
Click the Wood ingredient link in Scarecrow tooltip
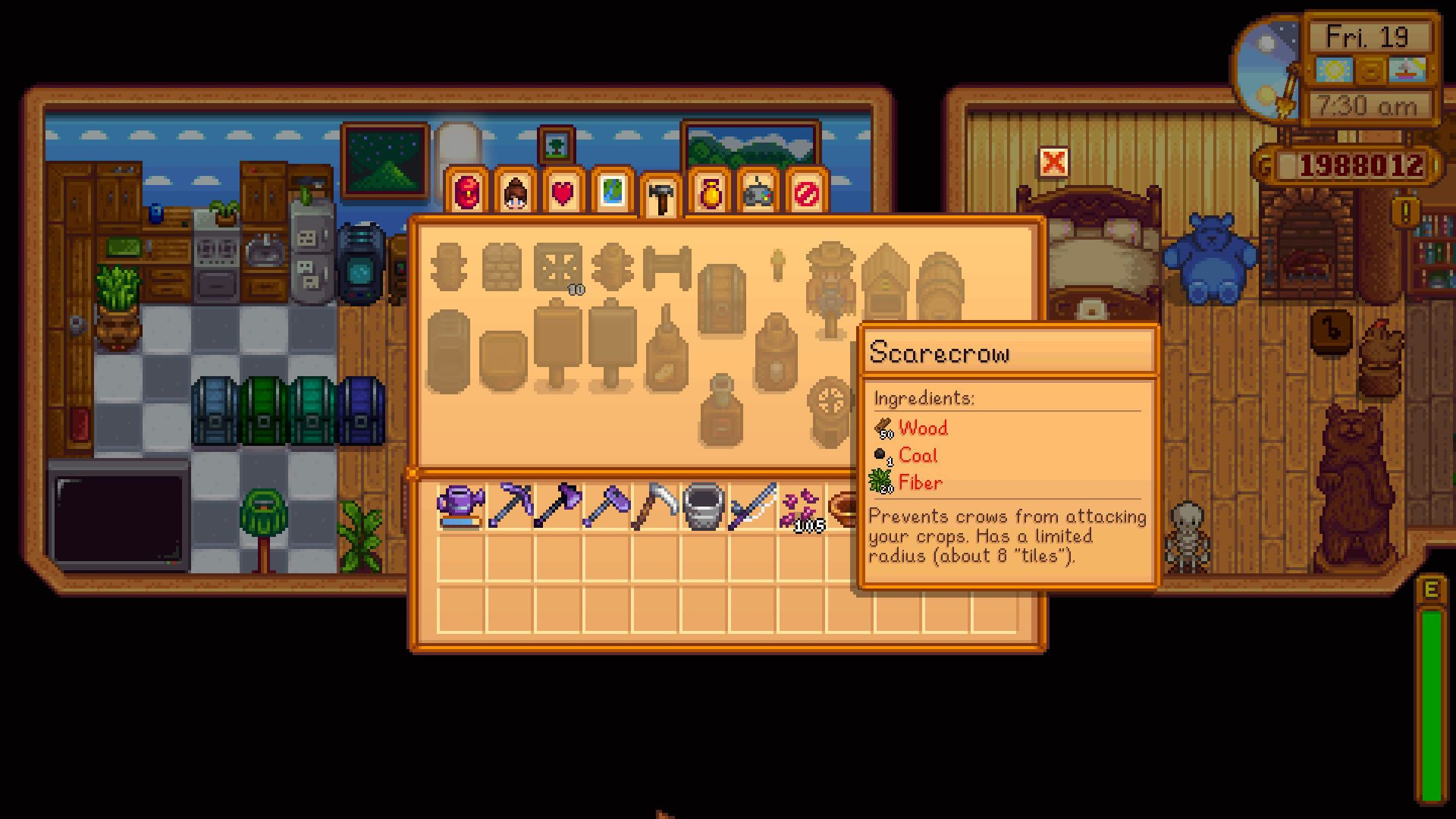[922, 429]
